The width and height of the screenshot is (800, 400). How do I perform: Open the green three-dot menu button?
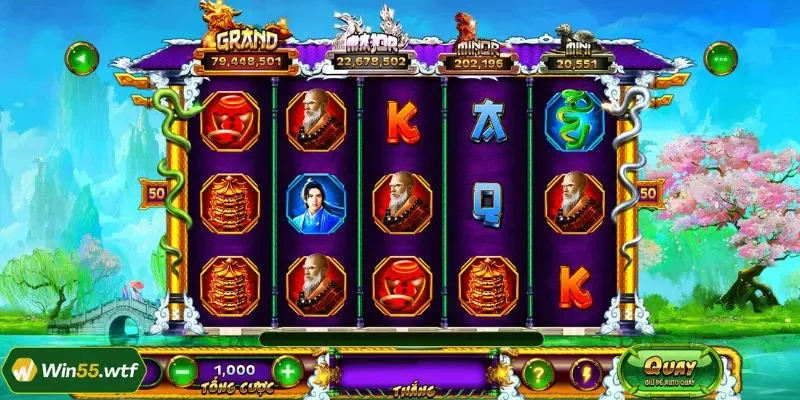[x=720, y=58]
